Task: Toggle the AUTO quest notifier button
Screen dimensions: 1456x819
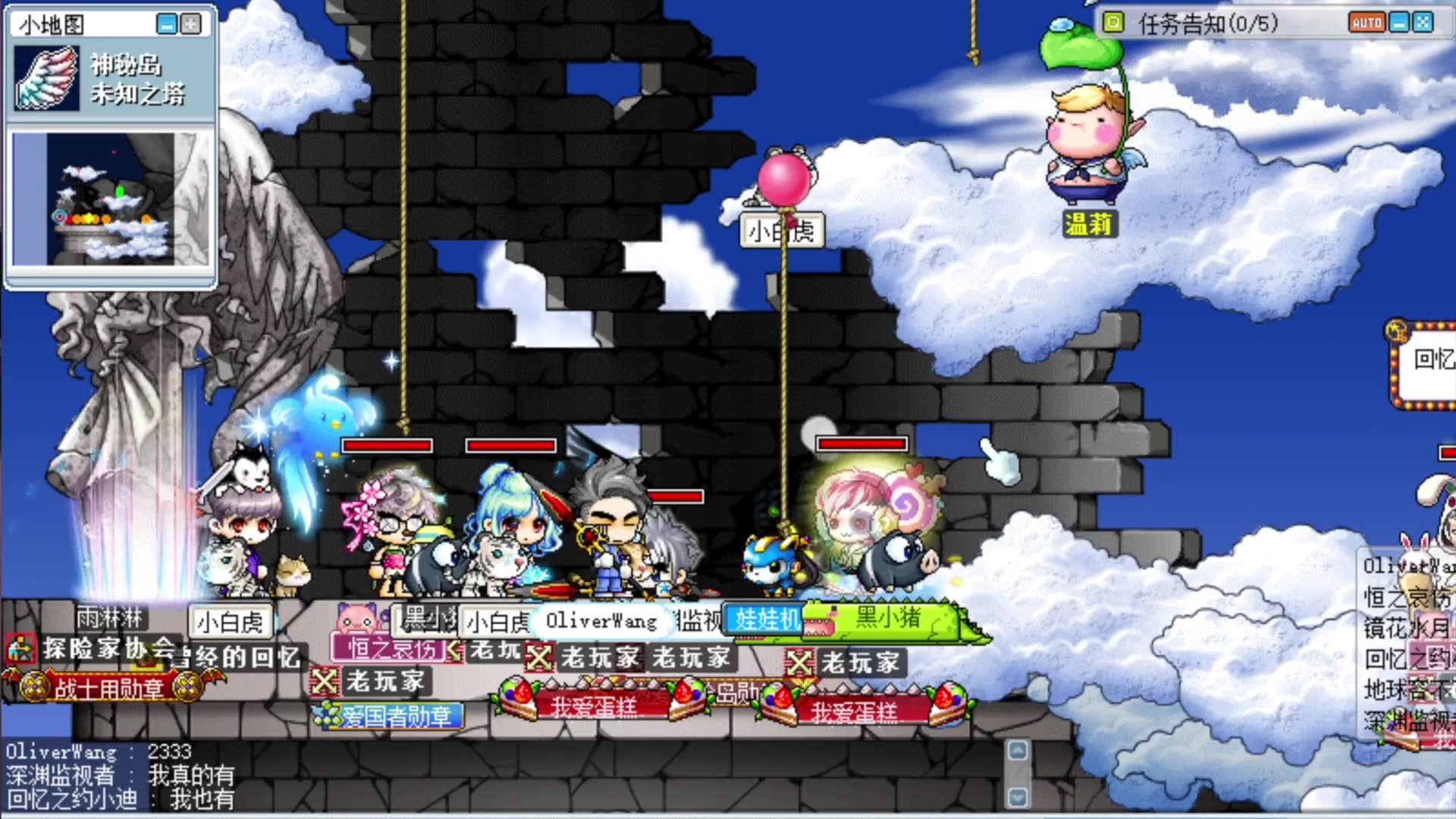Action: tap(1367, 23)
